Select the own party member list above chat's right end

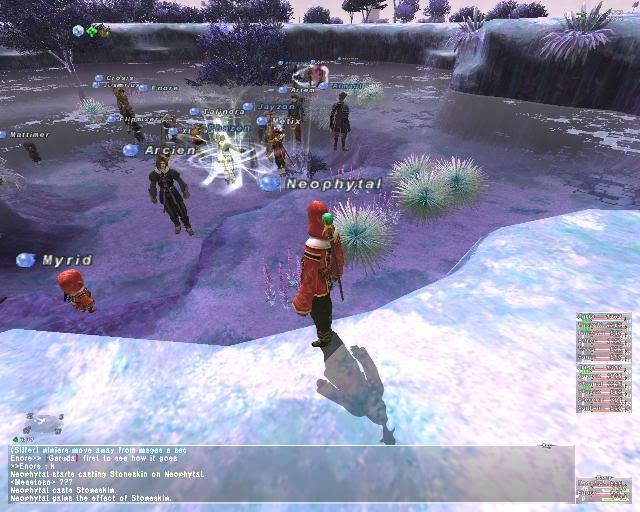pos(604,490)
